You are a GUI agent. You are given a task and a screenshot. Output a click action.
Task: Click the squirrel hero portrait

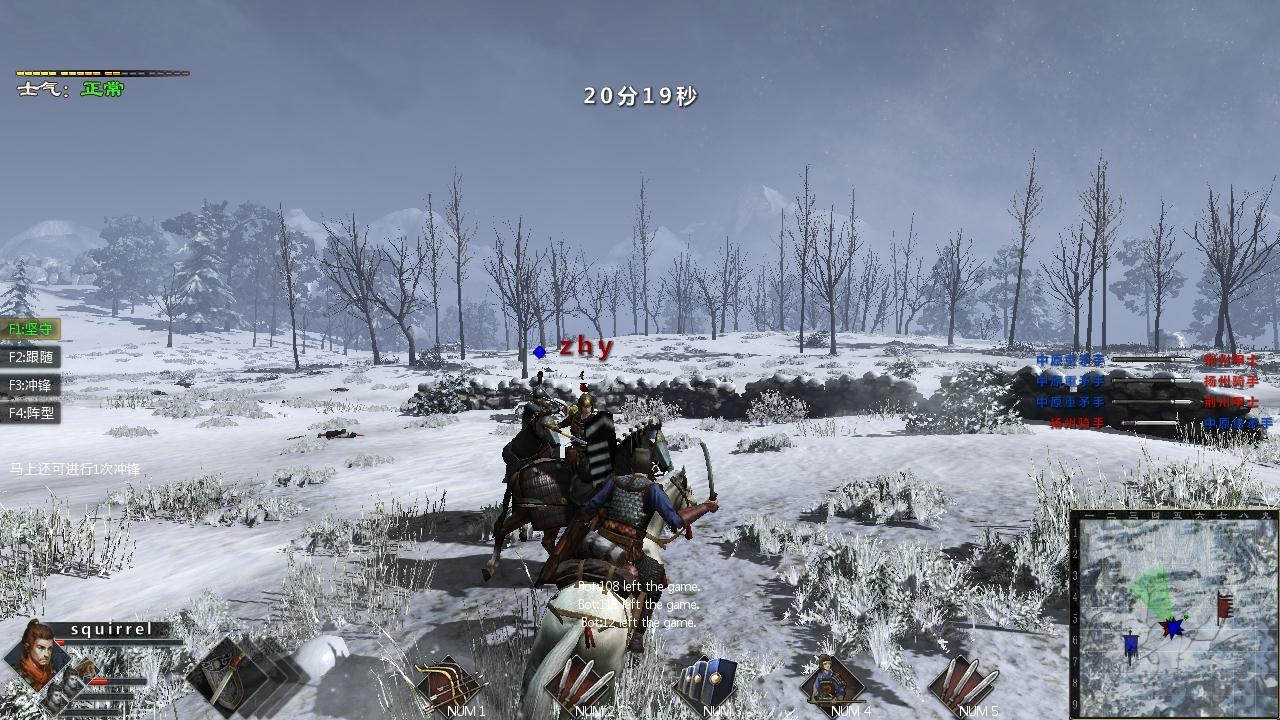[35, 655]
